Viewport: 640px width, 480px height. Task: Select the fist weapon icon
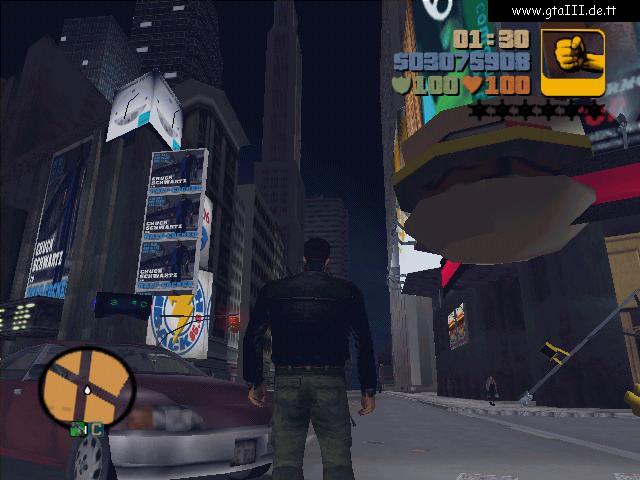click(x=573, y=62)
